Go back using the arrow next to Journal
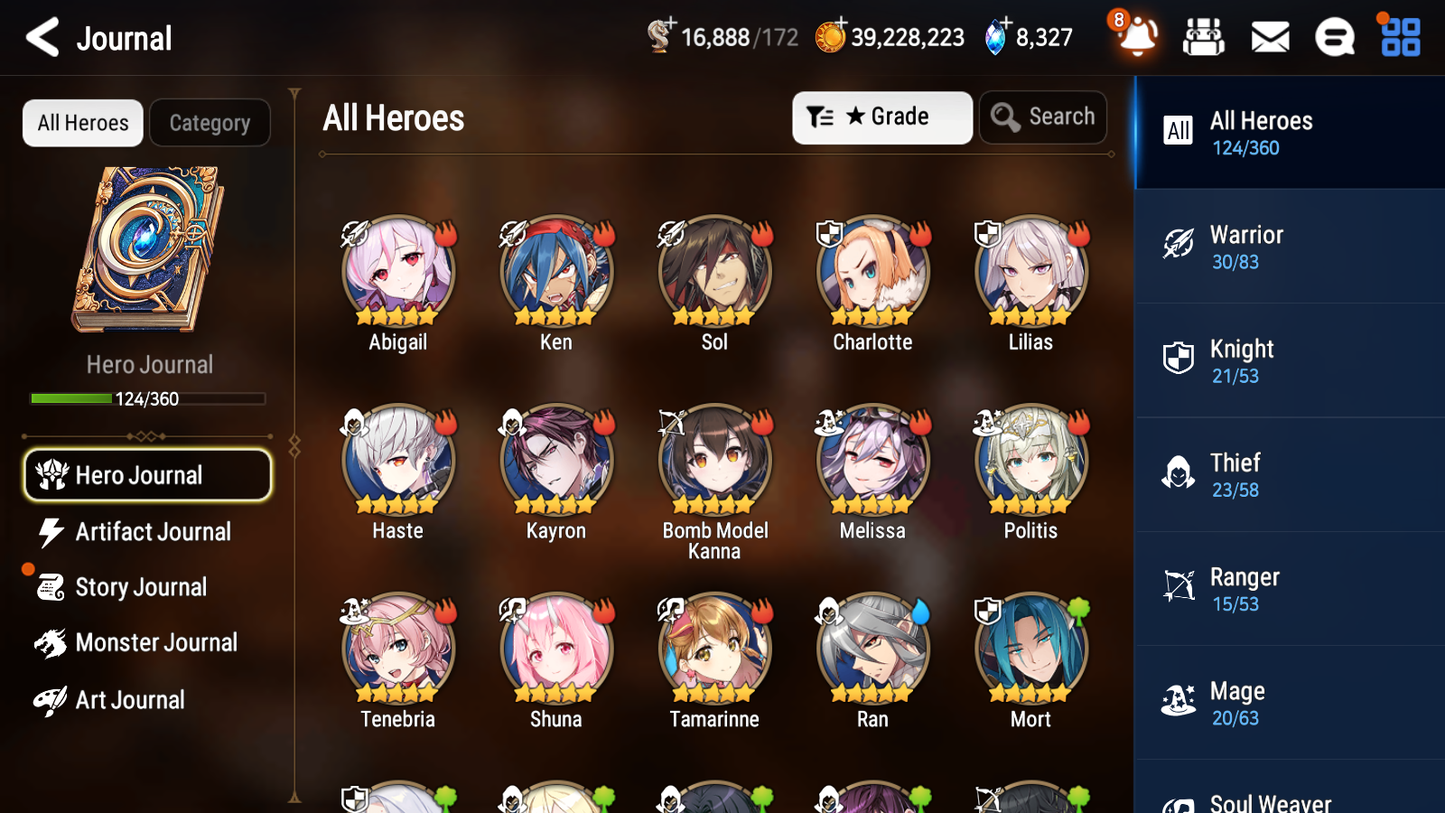 tap(42, 37)
